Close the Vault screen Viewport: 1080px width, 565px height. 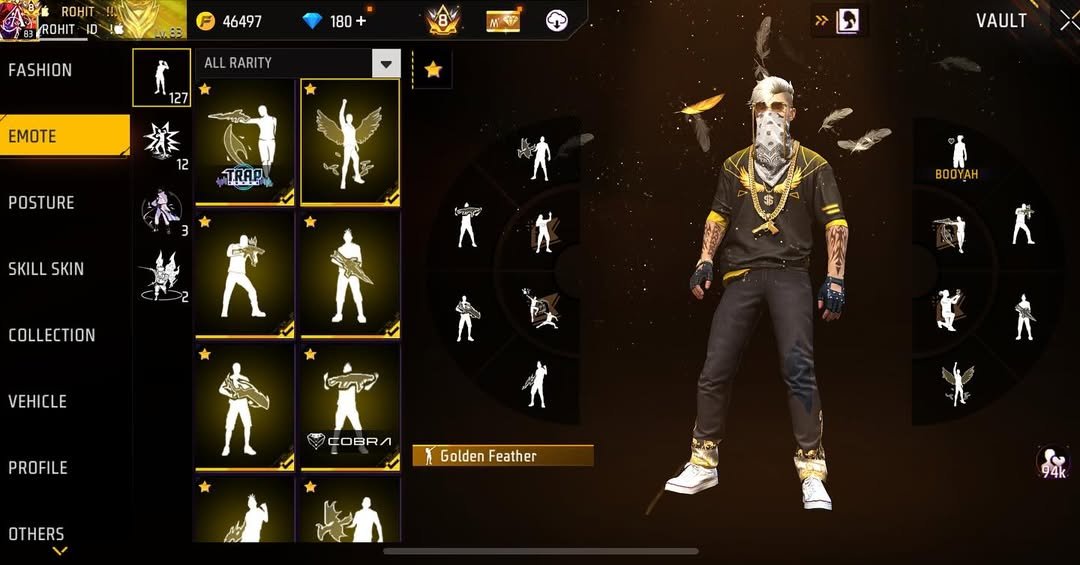click(1068, 20)
